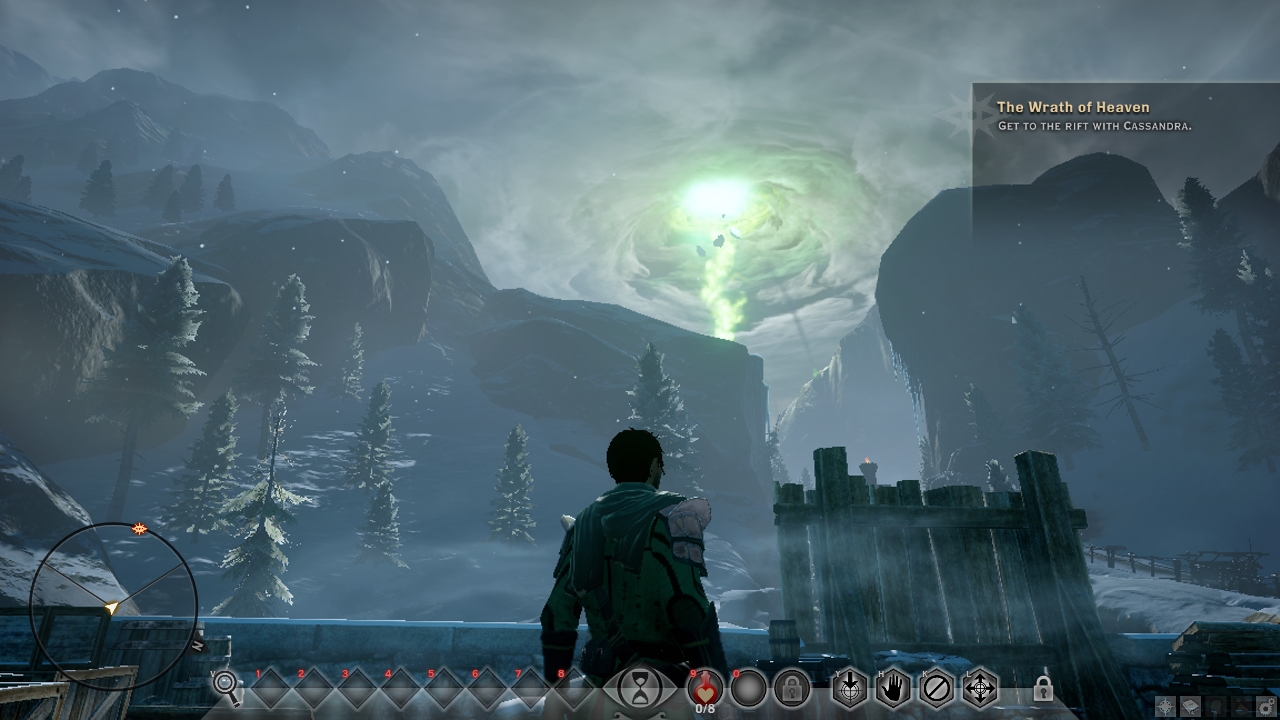Open the character head icon
The width and height of the screenshot is (1280, 720).
1216,707
